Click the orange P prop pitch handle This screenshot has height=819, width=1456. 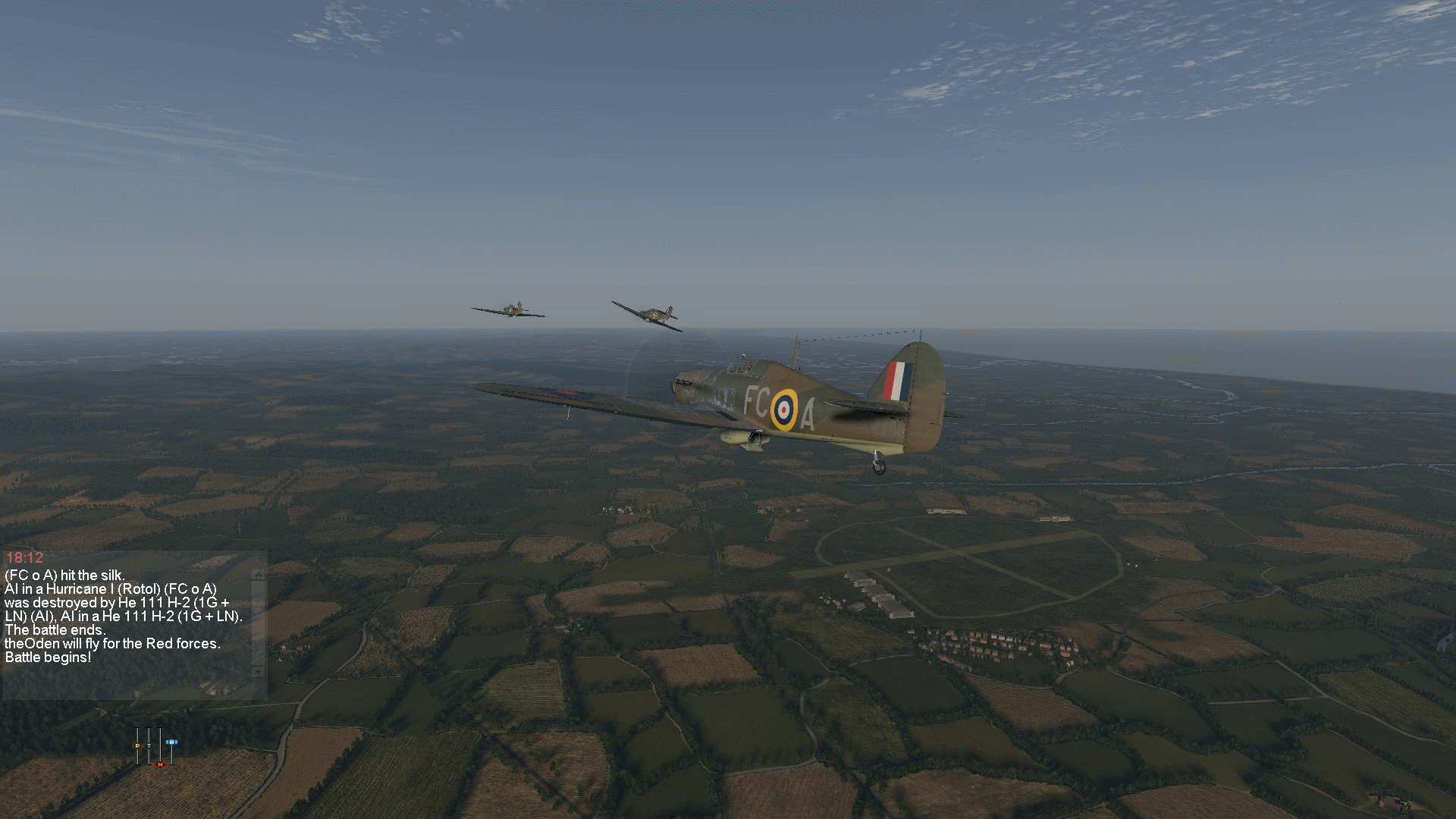[137, 746]
